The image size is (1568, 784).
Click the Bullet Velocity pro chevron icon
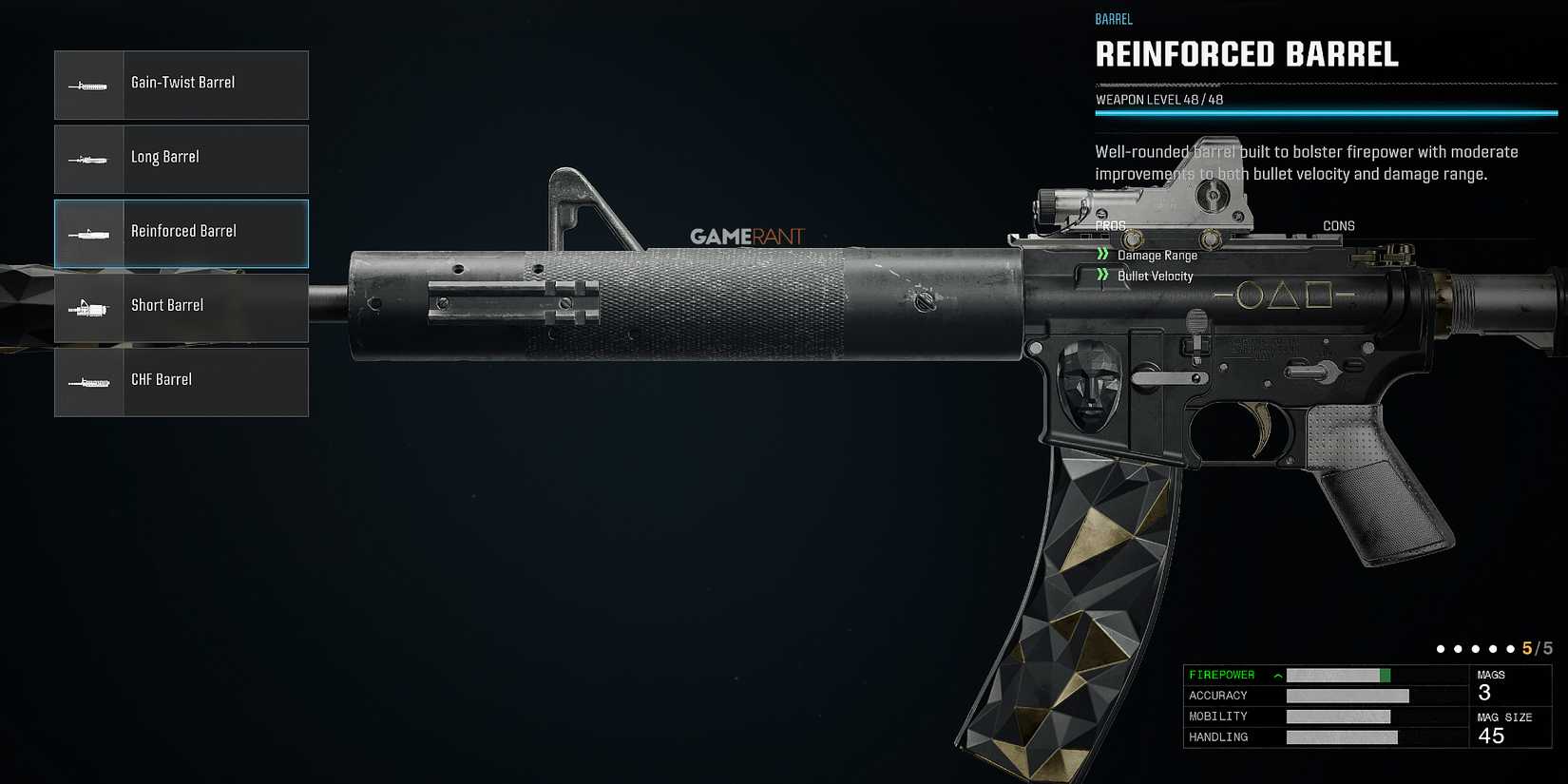coord(1102,276)
